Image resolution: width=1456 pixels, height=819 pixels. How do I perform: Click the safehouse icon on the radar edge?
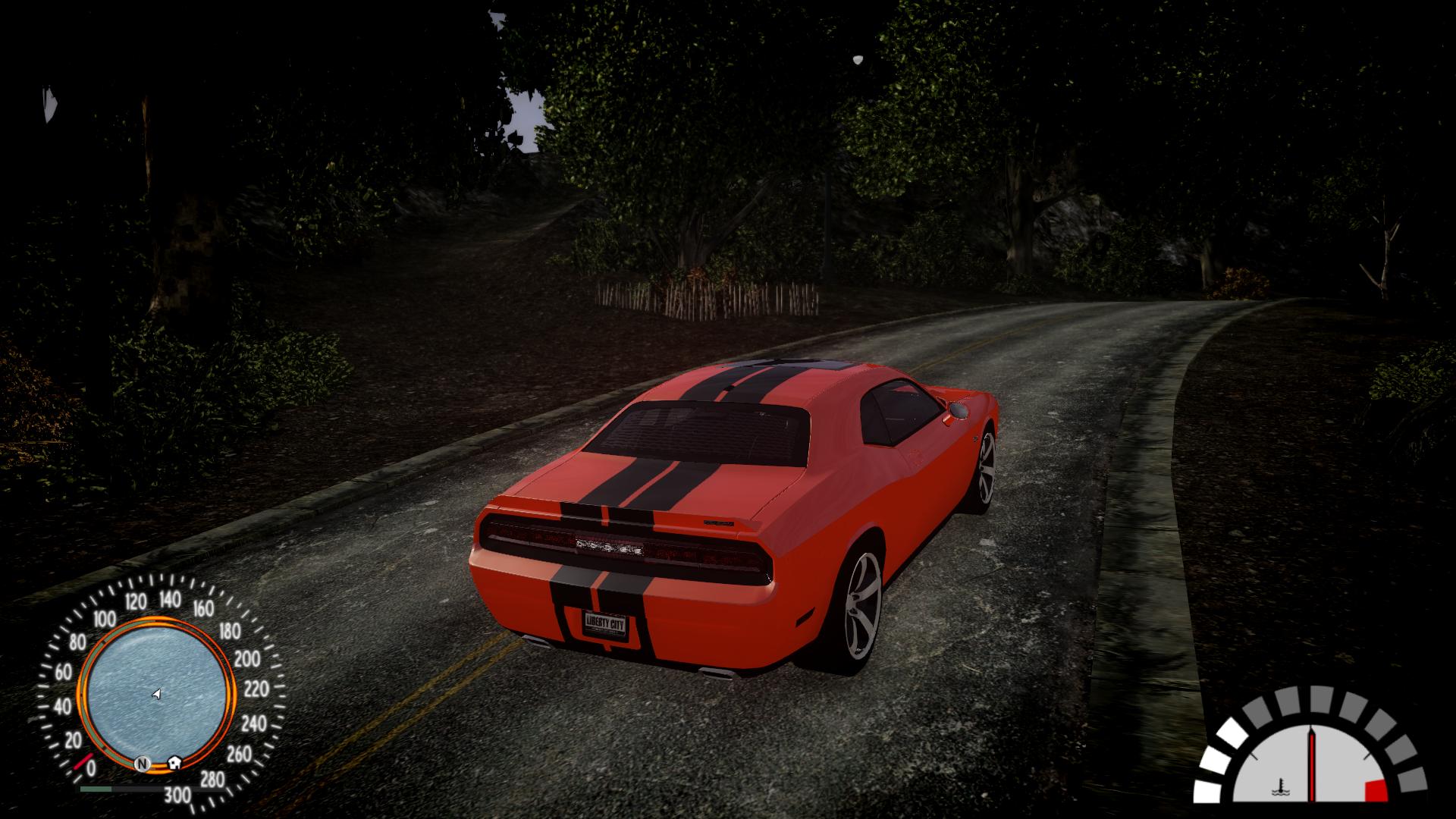[x=176, y=761]
